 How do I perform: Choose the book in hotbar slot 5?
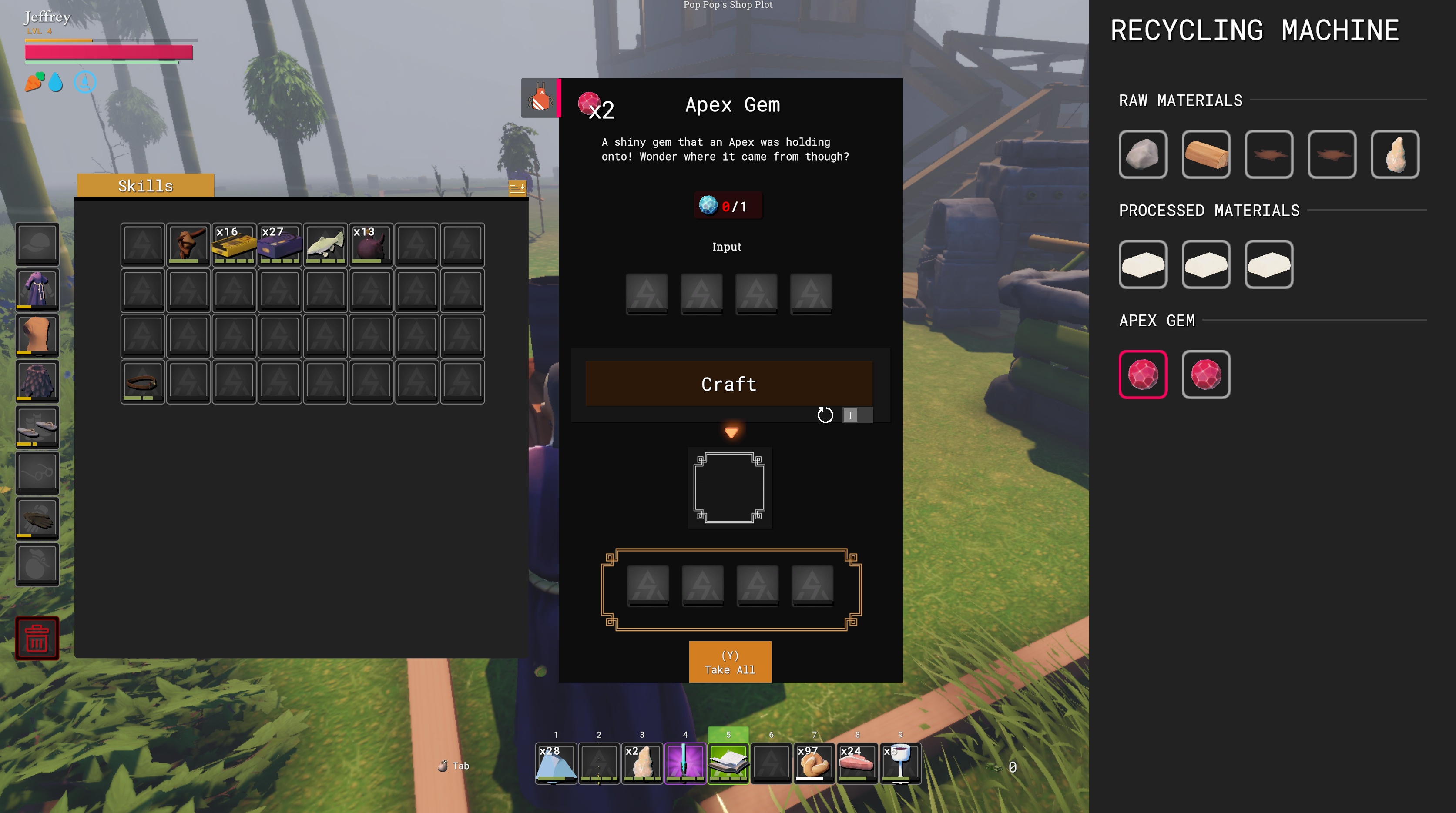click(728, 763)
